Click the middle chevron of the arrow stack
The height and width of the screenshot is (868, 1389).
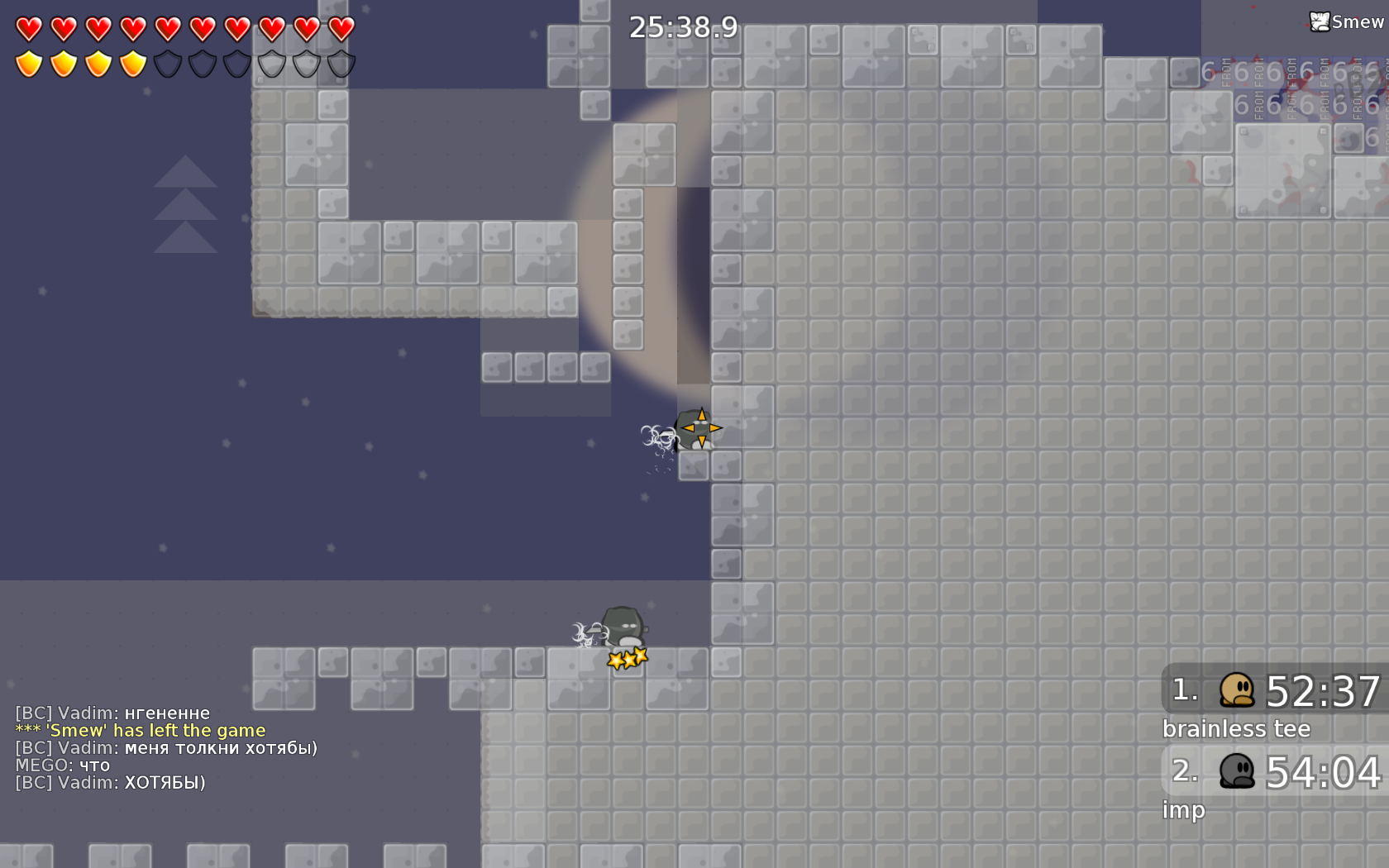(187, 207)
